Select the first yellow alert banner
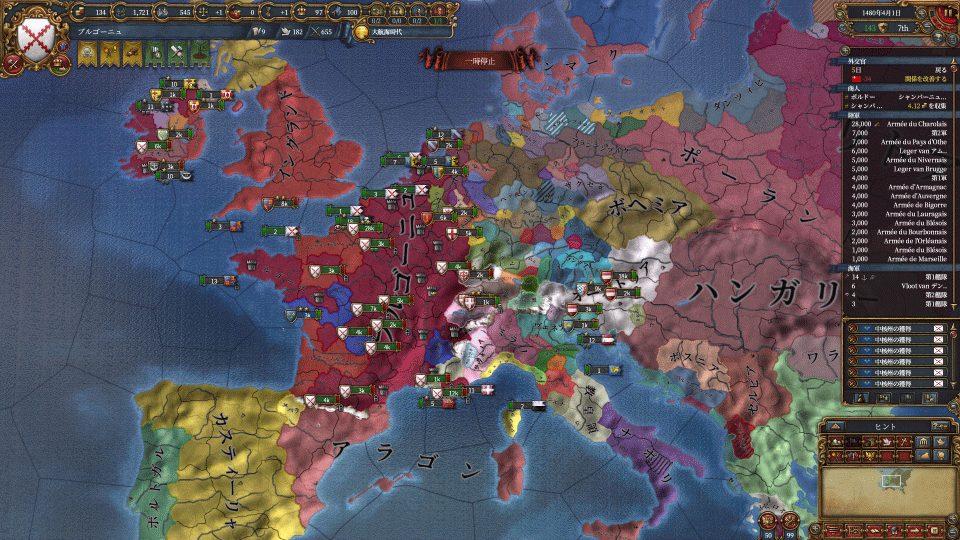This screenshot has width=960, height=540. 87,53
